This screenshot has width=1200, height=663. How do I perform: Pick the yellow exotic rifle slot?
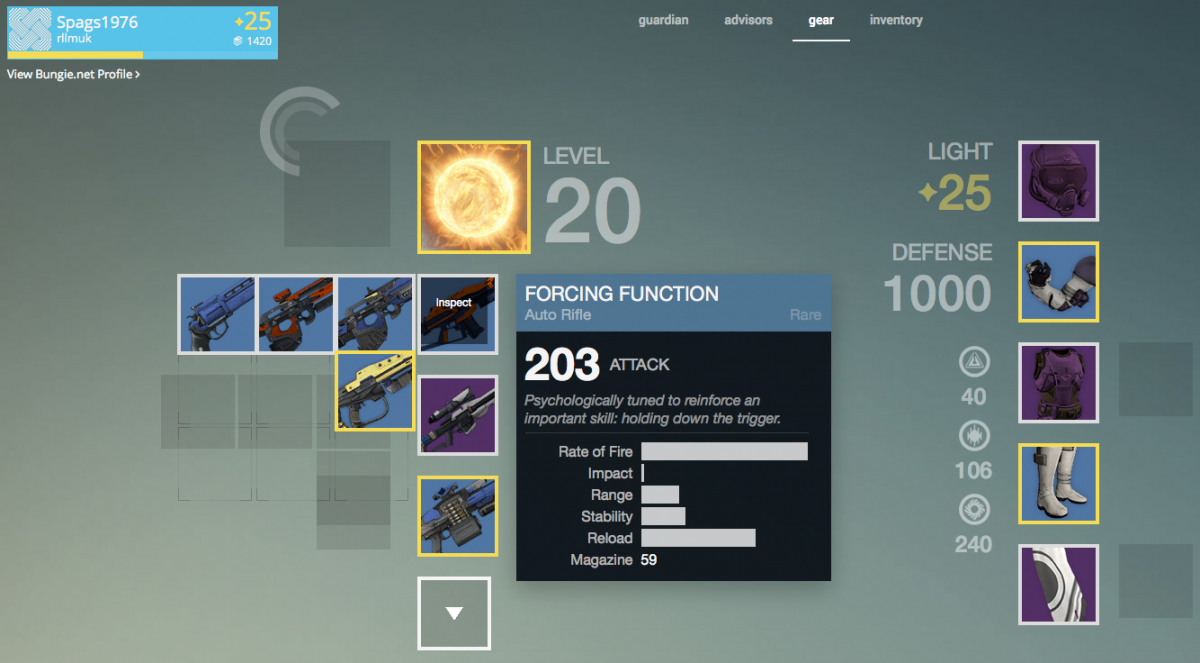pyautogui.click(x=374, y=391)
